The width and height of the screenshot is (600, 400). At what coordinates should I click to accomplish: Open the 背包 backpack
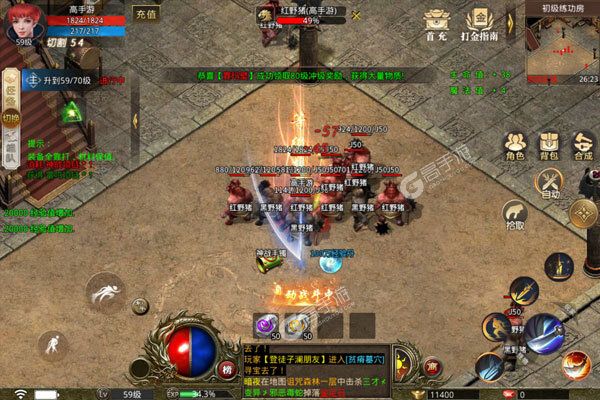click(x=549, y=146)
